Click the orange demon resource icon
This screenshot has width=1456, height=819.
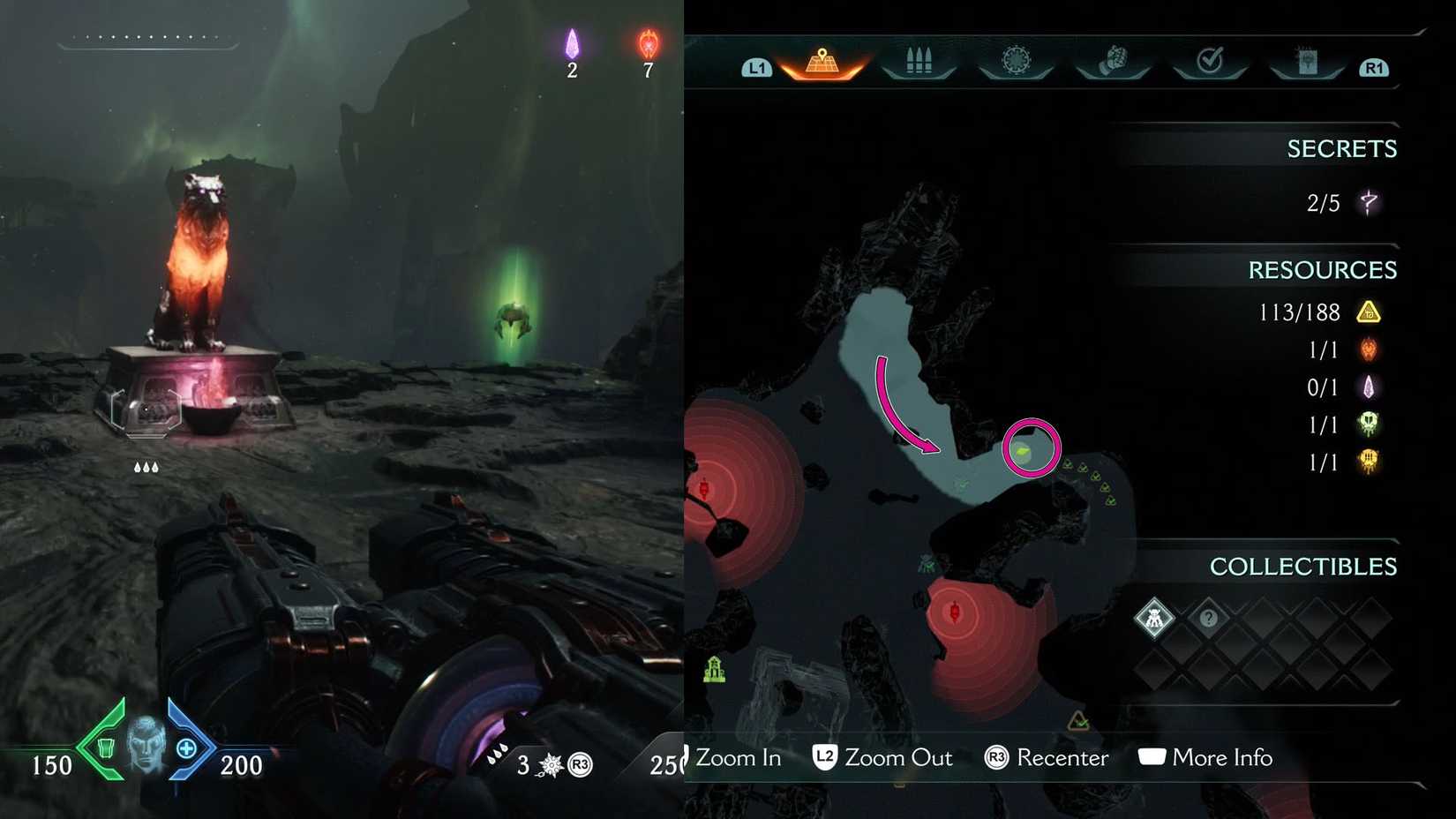(x=1367, y=349)
